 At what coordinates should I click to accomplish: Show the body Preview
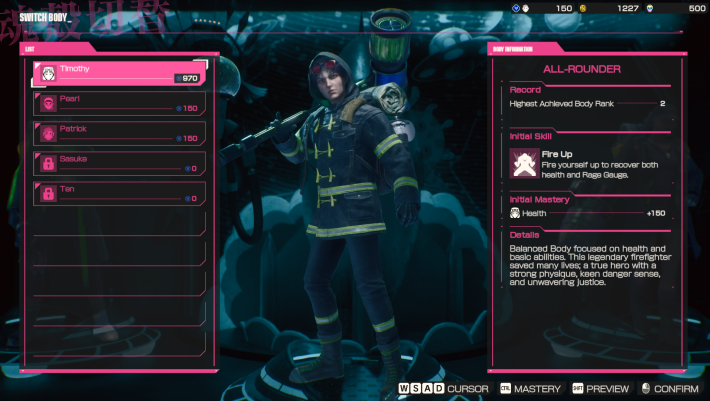pos(600,389)
